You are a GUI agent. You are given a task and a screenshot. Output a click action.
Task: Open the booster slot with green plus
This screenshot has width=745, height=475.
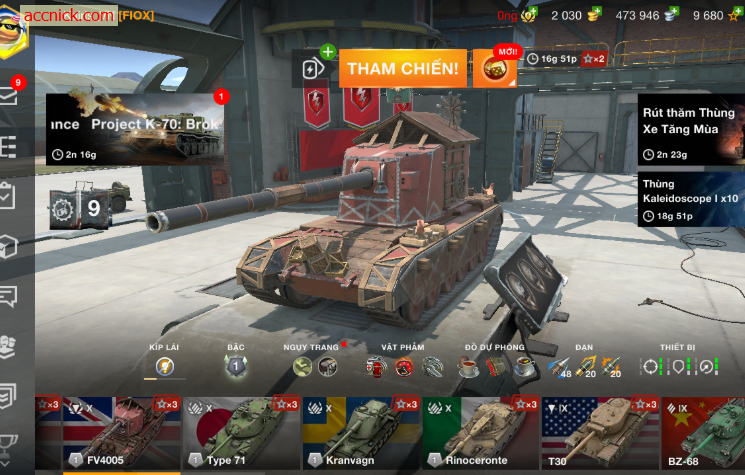click(315, 68)
